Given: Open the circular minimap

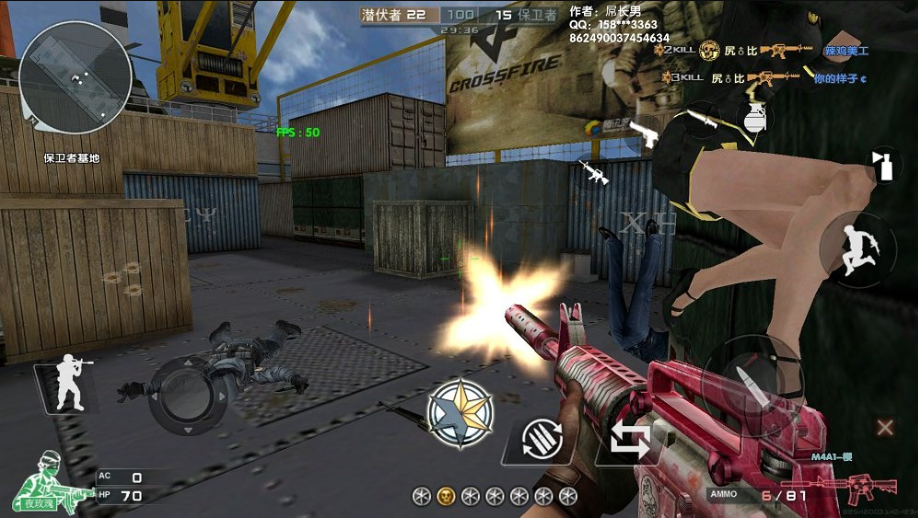Looking at the screenshot, I should coord(75,78).
